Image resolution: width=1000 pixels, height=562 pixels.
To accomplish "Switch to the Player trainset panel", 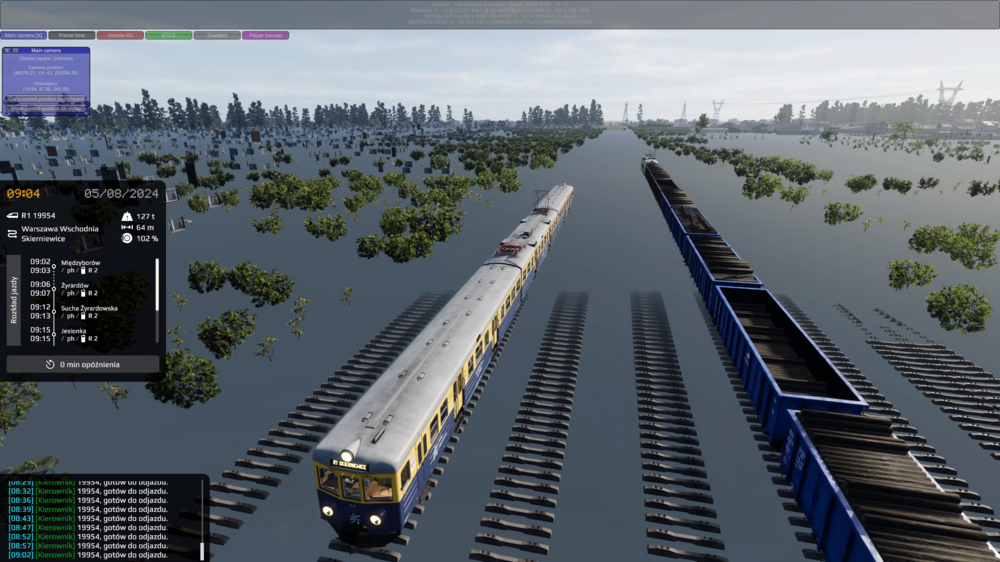I will click(x=265, y=35).
